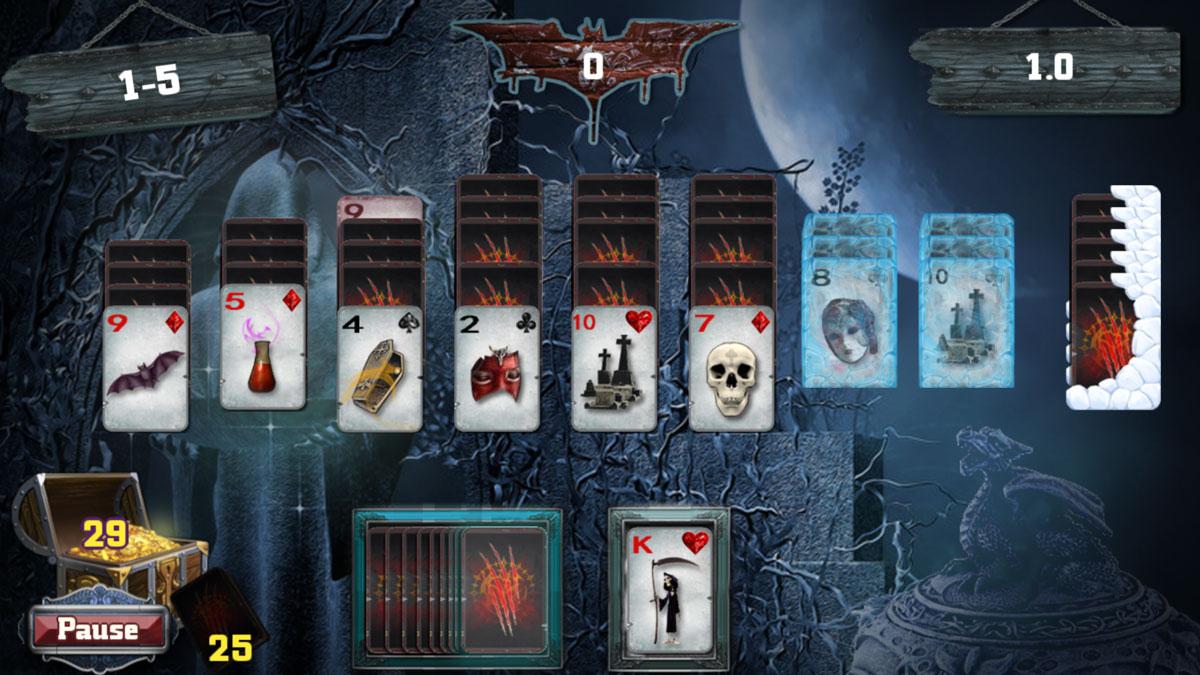
Task: Select the King of hearts reaper card
Action: (669, 588)
